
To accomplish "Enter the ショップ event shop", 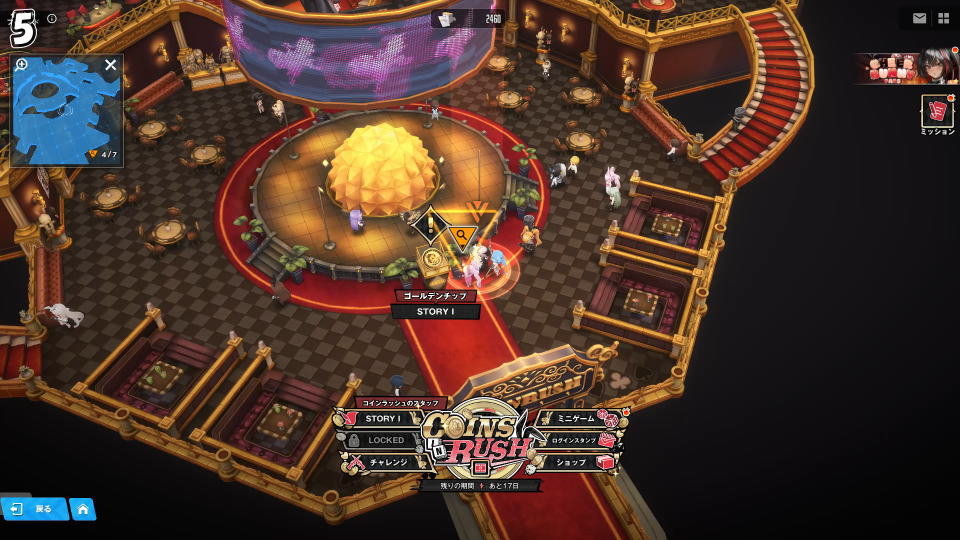I will [571, 462].
